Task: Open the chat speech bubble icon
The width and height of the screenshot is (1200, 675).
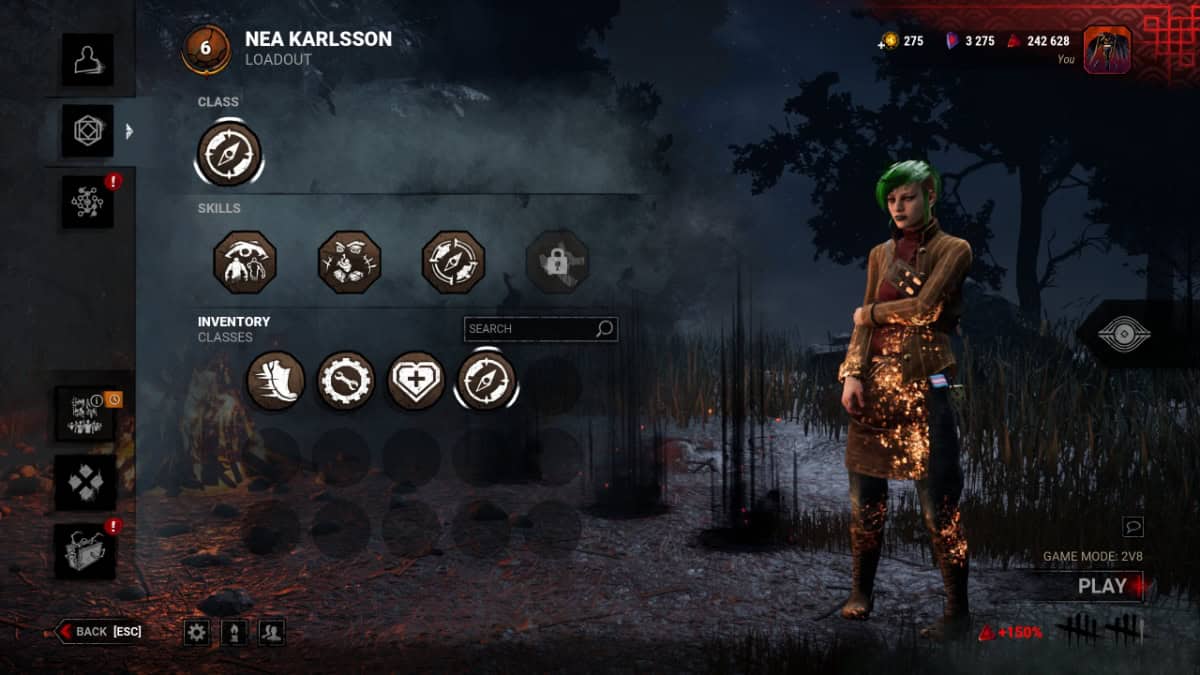Action: point(1133,526)
